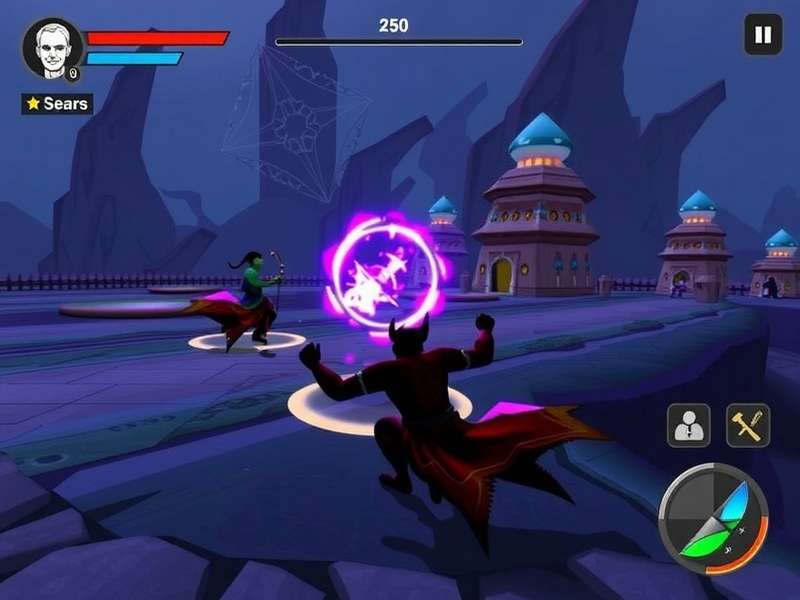The width and height of the screenshot is (800, 600).
Task: Open the crossed hammer and tools button
Action: point(748,425)
